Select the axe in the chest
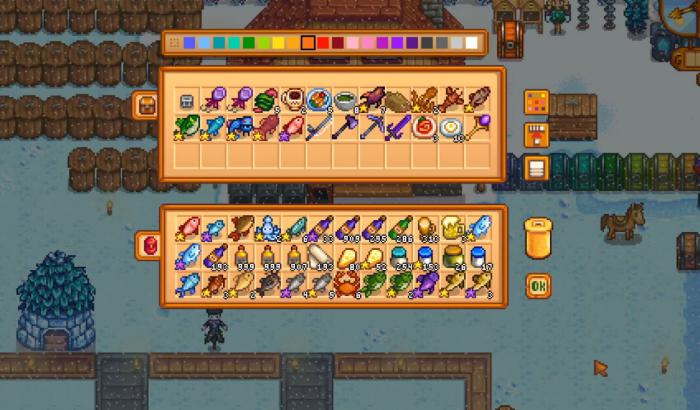The height and width of the screenshot is (410, 700). tap(346, 127)
